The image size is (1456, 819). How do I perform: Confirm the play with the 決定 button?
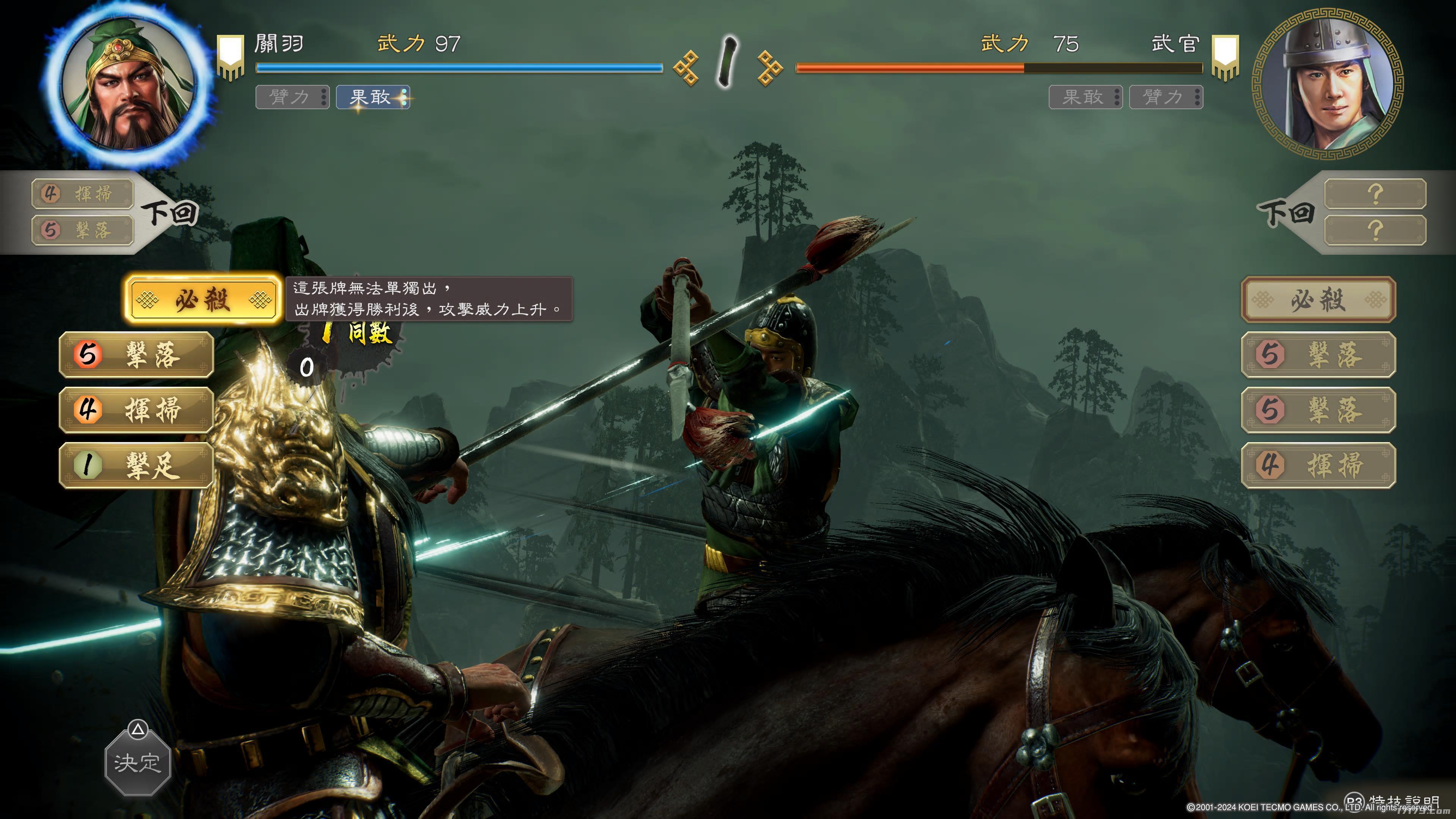point(137,763)
